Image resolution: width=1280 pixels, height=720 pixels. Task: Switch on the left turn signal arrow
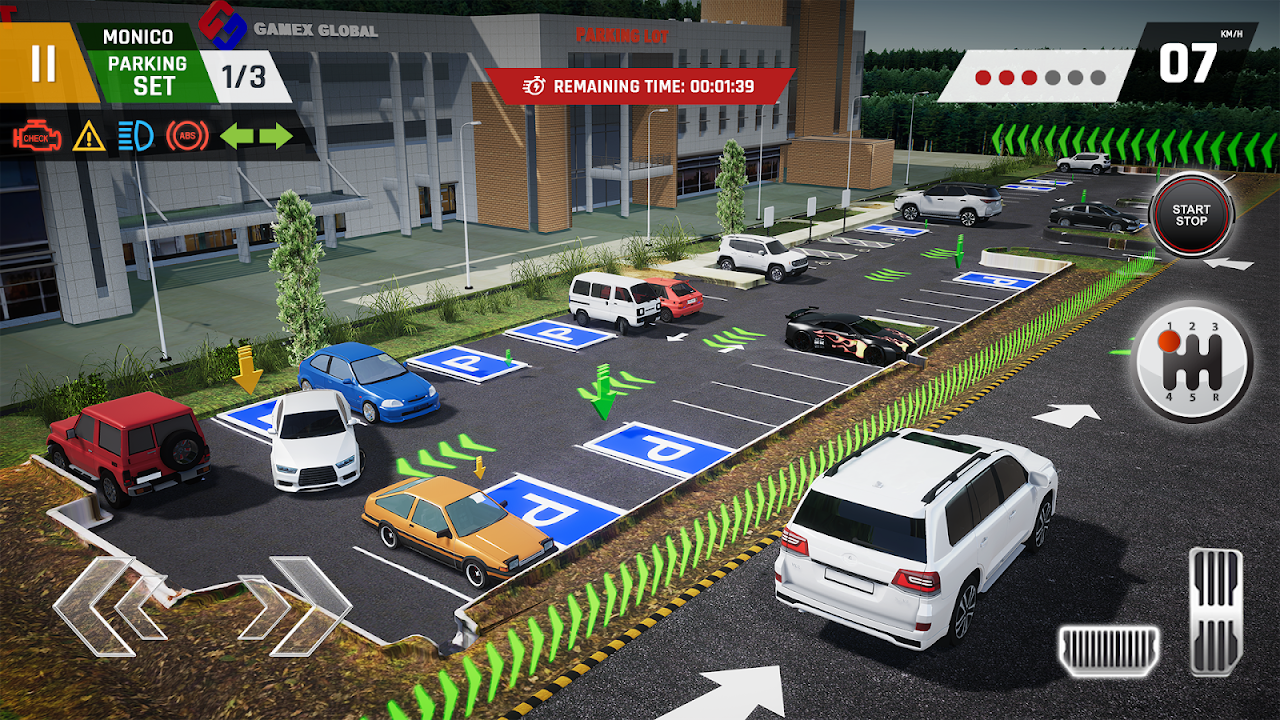[x=237, y=136]
